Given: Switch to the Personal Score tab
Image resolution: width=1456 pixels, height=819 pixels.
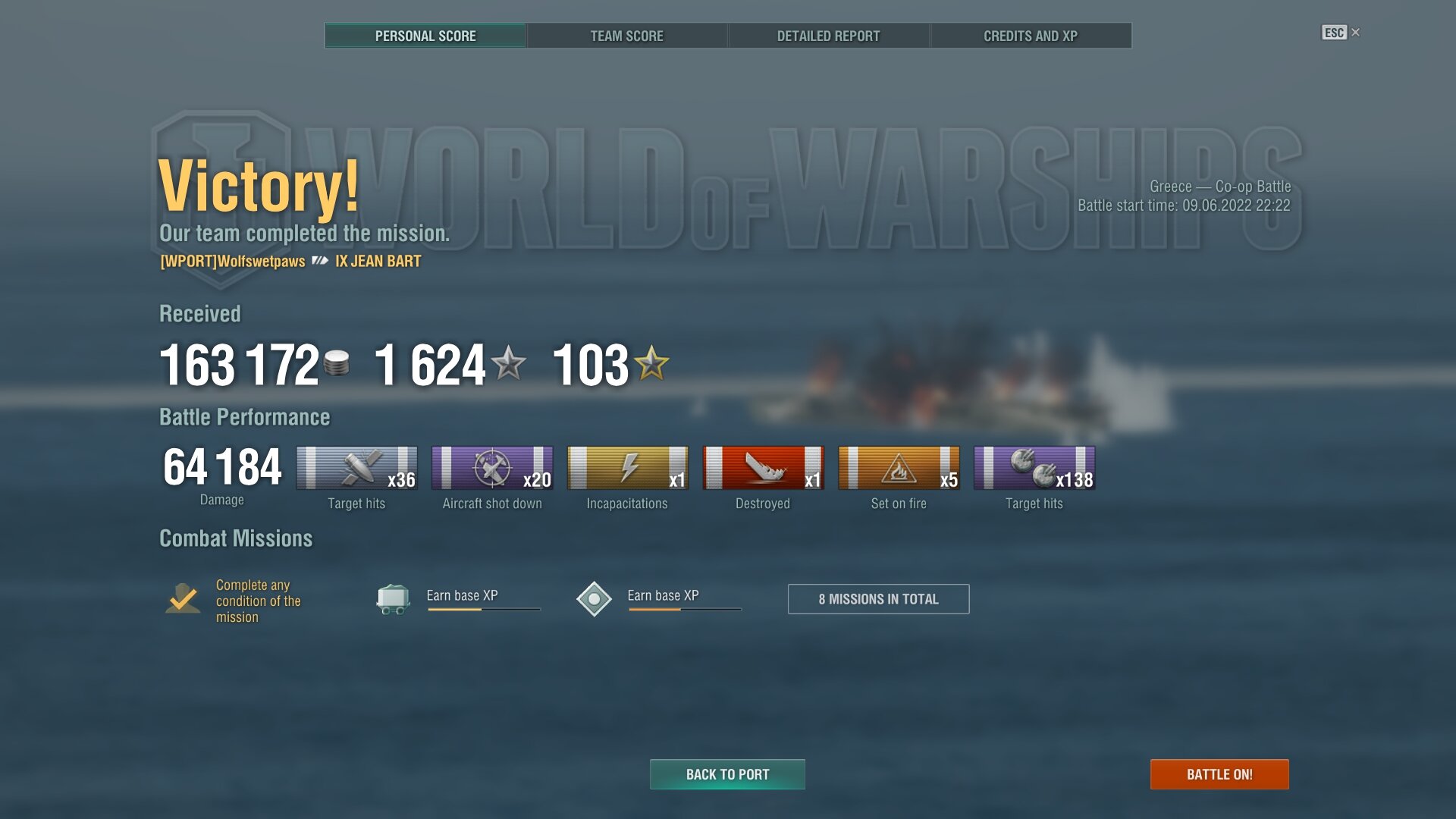Looking at the screenshot, I should (x=425, y=36).
